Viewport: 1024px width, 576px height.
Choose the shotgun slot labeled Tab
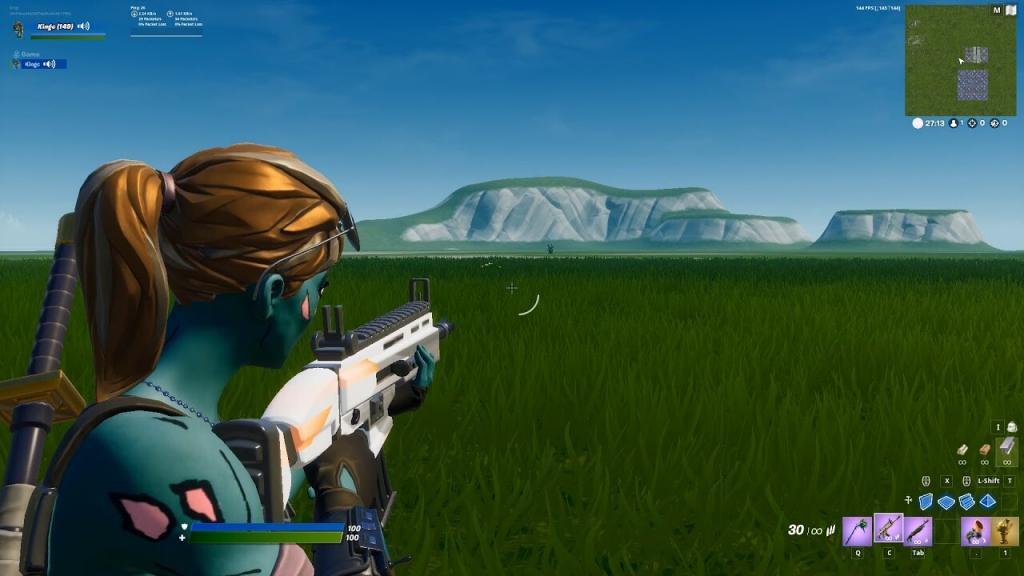(918, 530)
